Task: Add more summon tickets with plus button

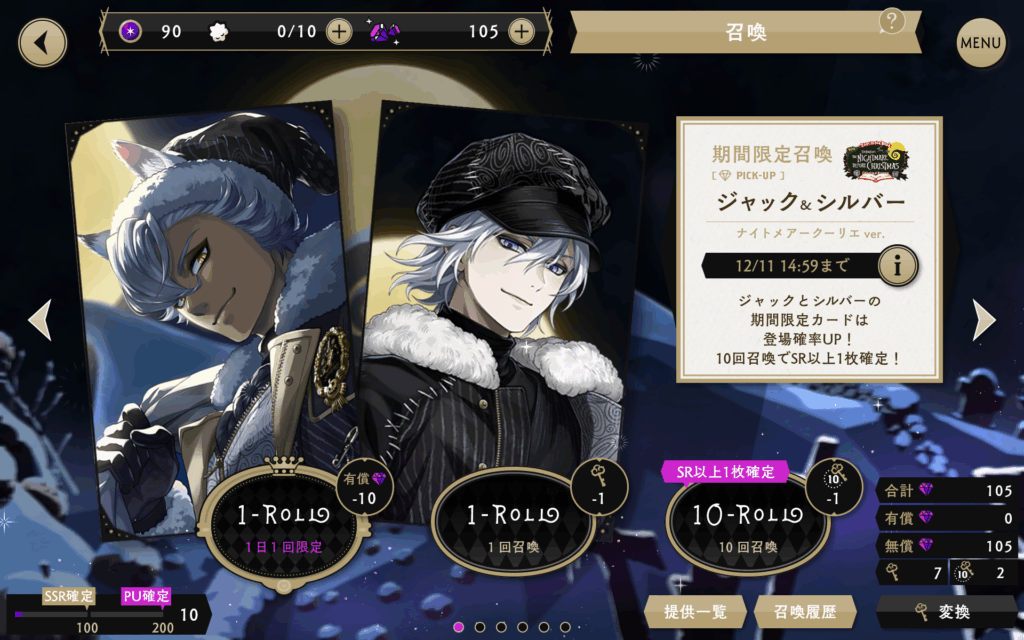Action: 339,31
